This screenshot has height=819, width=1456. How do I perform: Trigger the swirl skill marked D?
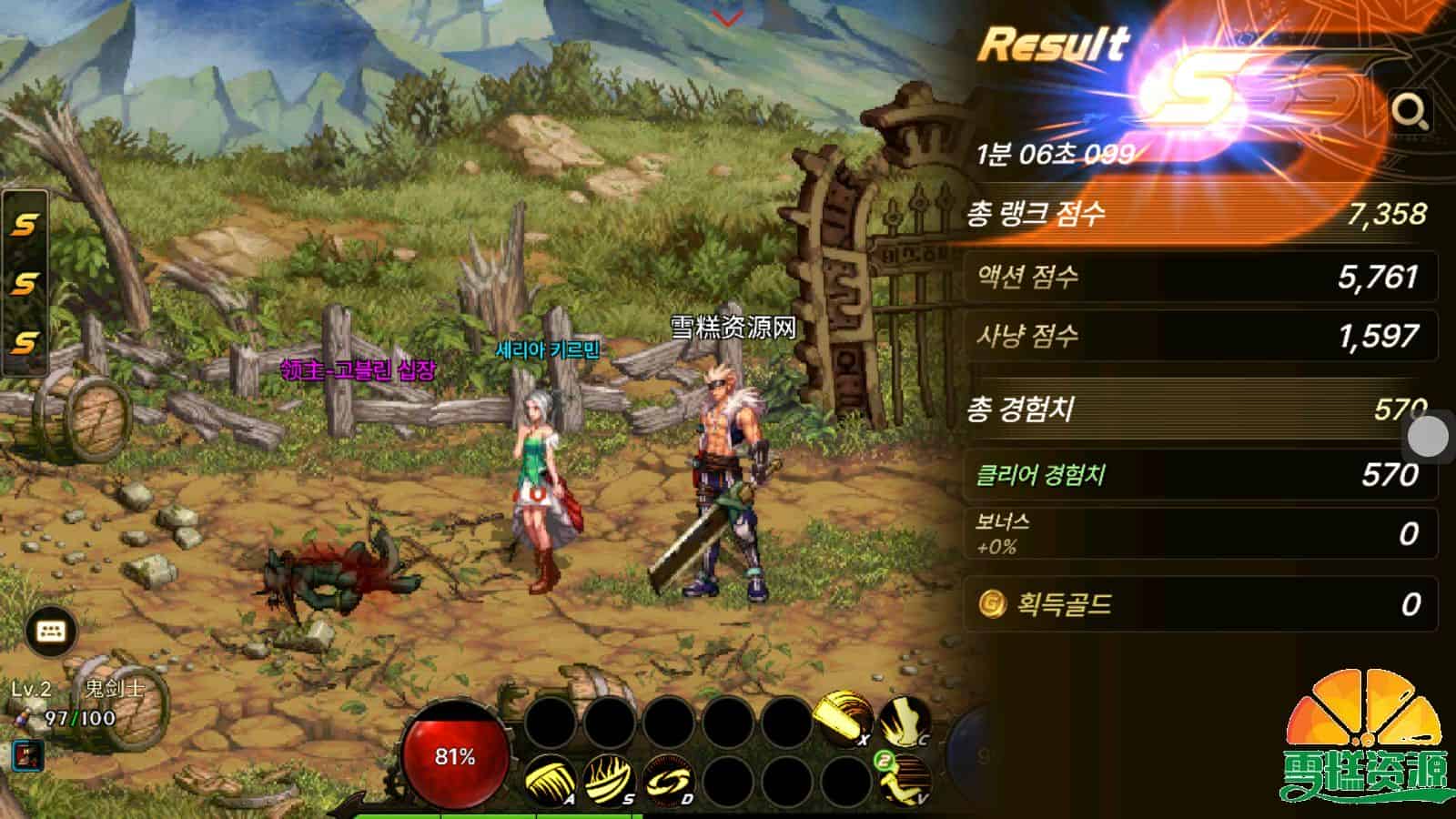tap(668, 780)
